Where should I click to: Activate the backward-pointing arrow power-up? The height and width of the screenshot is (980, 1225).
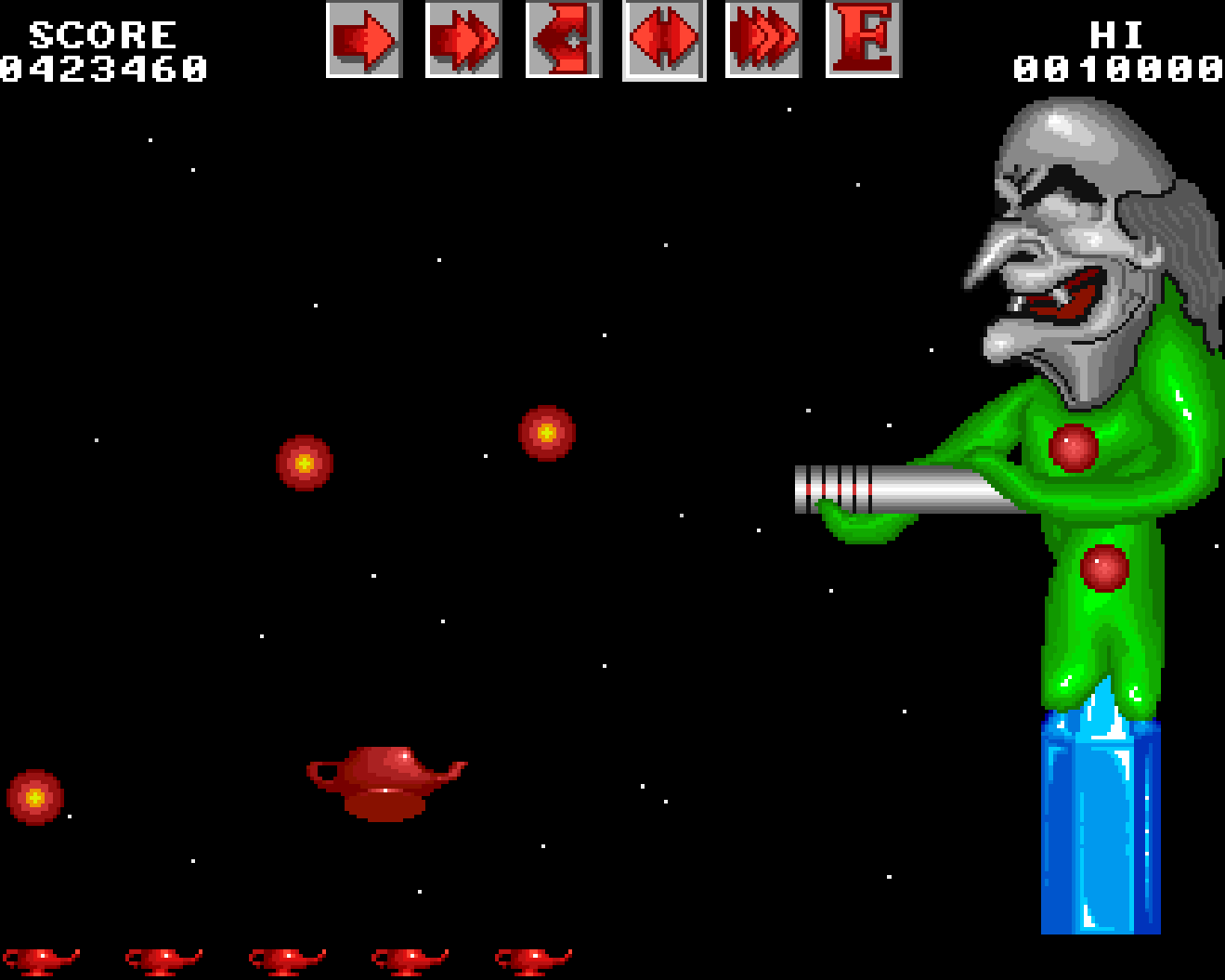pyautogui.click(x=563, y=40)
